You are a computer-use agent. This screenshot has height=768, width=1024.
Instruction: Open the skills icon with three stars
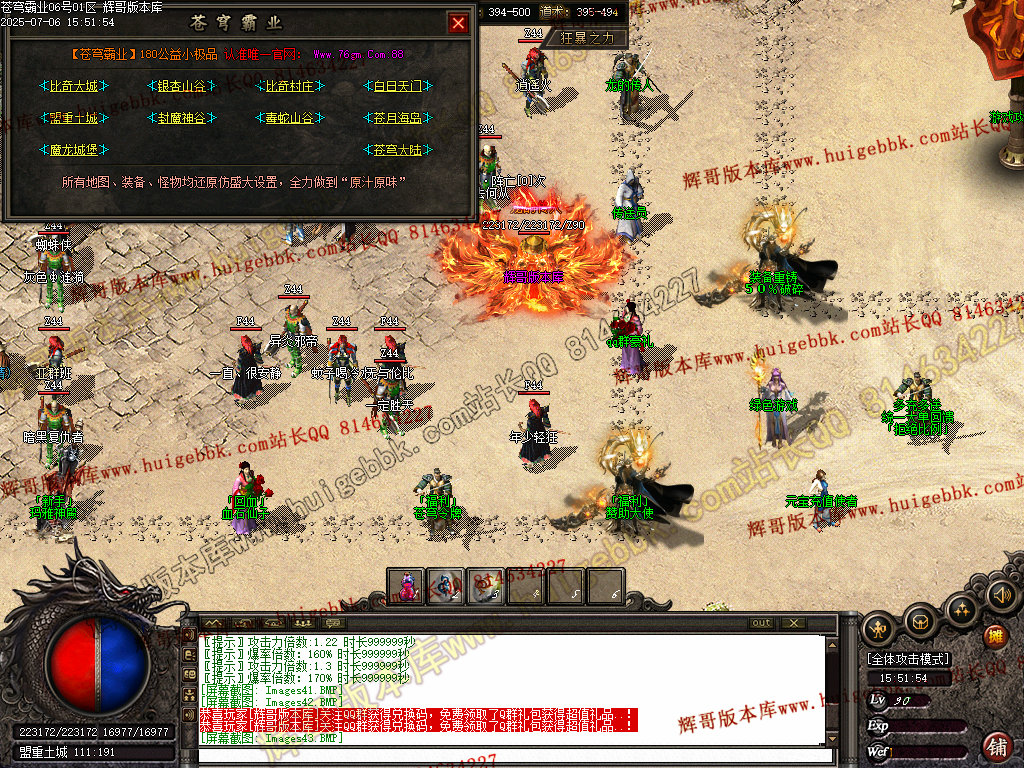pyautogui.click(x=961, y=608)
